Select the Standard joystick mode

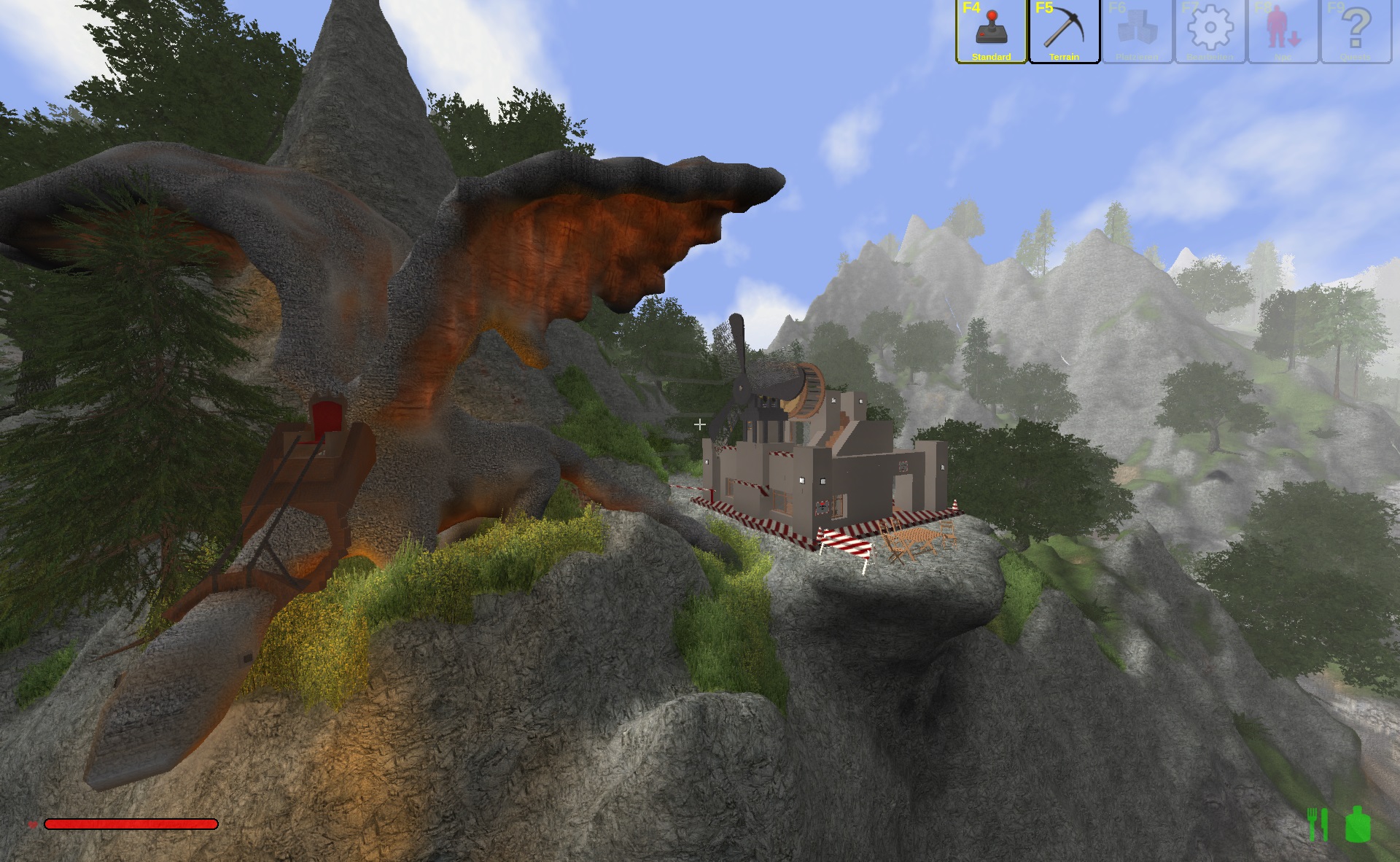(x=991, y=31)
